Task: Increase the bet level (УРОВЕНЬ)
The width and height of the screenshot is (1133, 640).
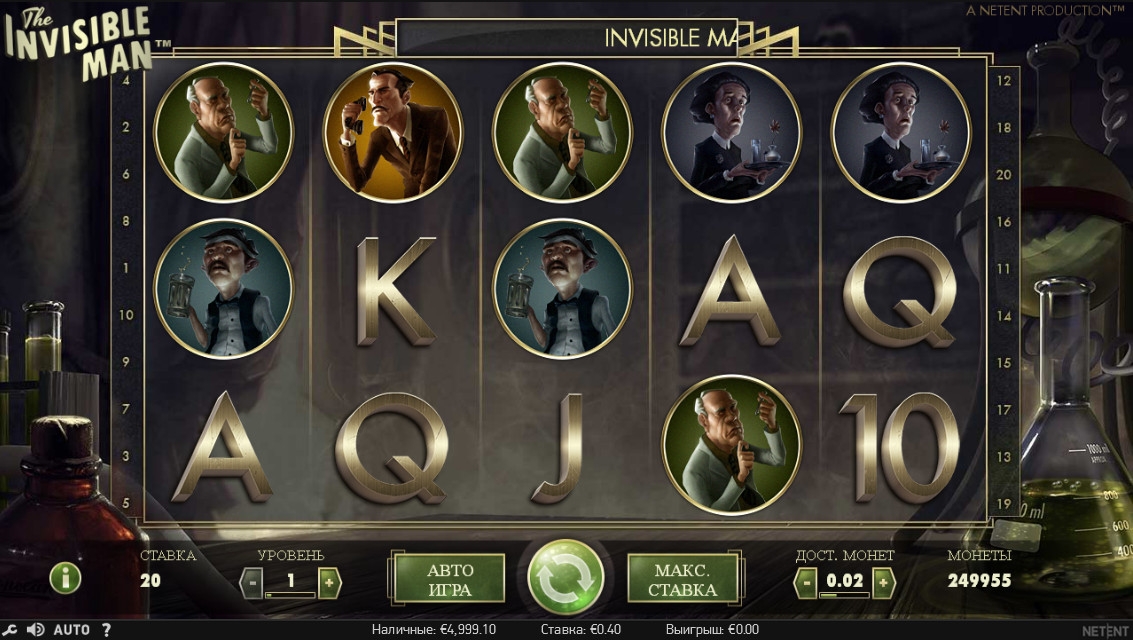Action: 329,580
